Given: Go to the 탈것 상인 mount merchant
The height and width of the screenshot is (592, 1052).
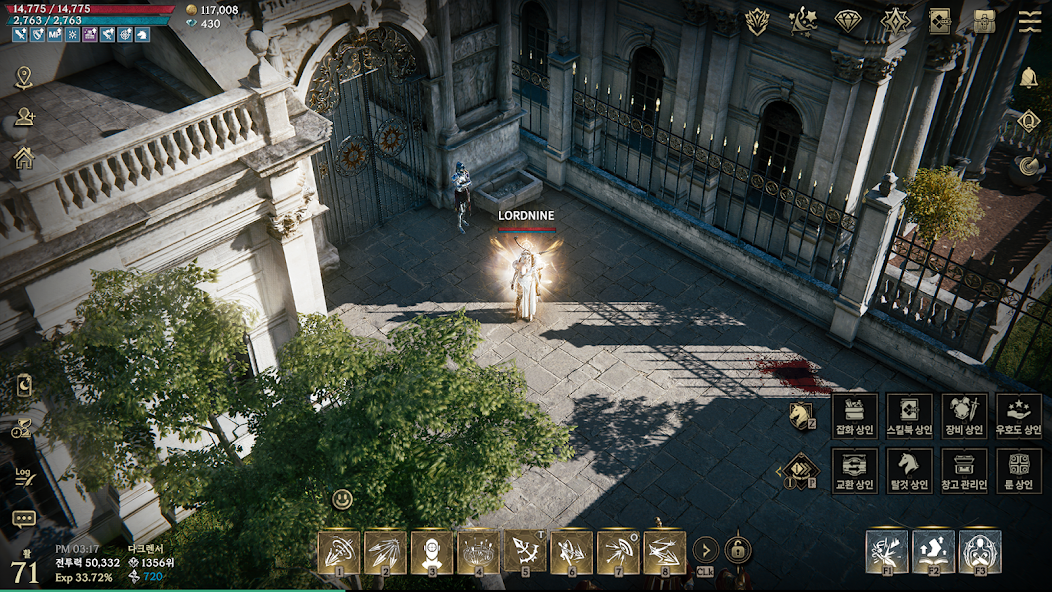Looking at the screenshot, I should pos(910,470).
